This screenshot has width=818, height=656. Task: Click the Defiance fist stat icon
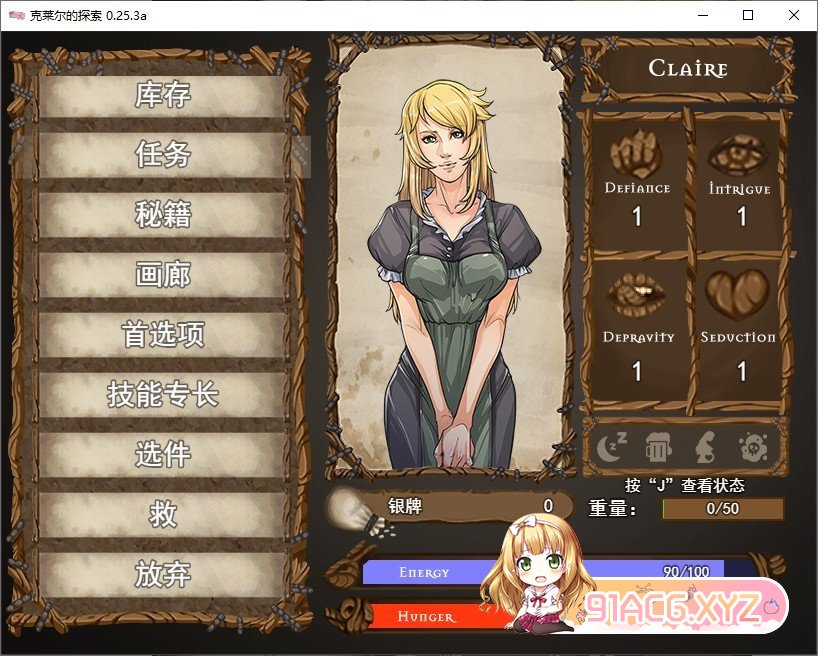tap(636, 155)
